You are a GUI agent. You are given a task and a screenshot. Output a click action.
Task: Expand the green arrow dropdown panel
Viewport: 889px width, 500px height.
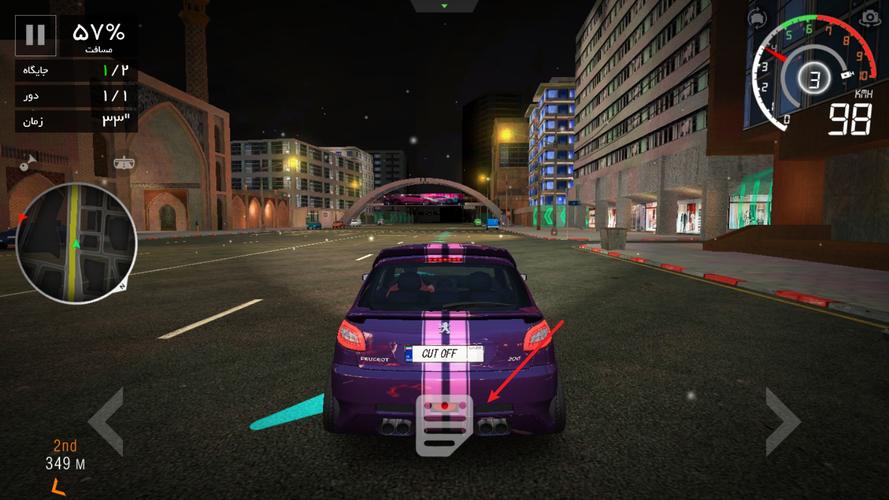(445, 6)
